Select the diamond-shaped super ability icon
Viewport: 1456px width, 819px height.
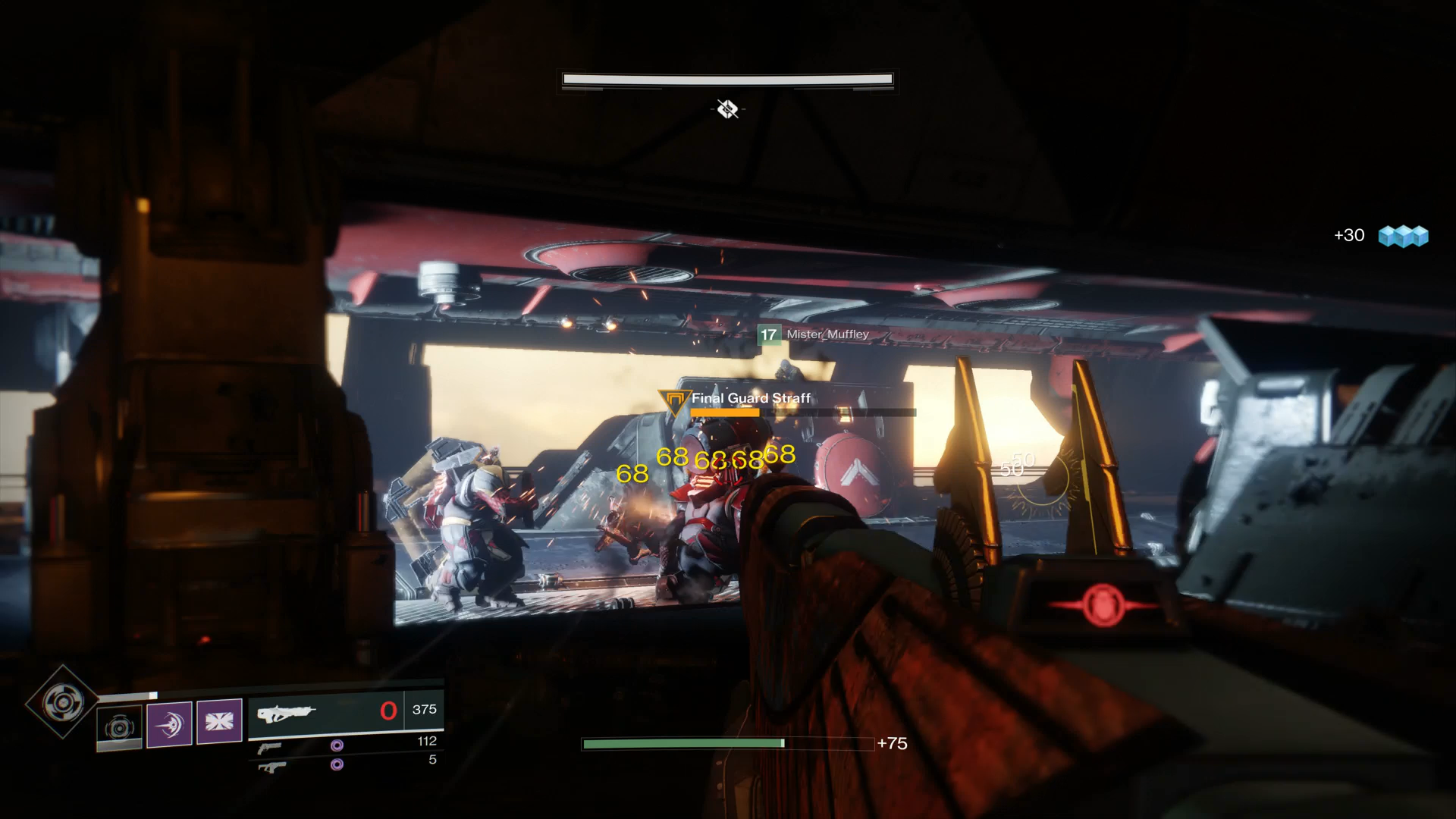(x=62, y=702)
